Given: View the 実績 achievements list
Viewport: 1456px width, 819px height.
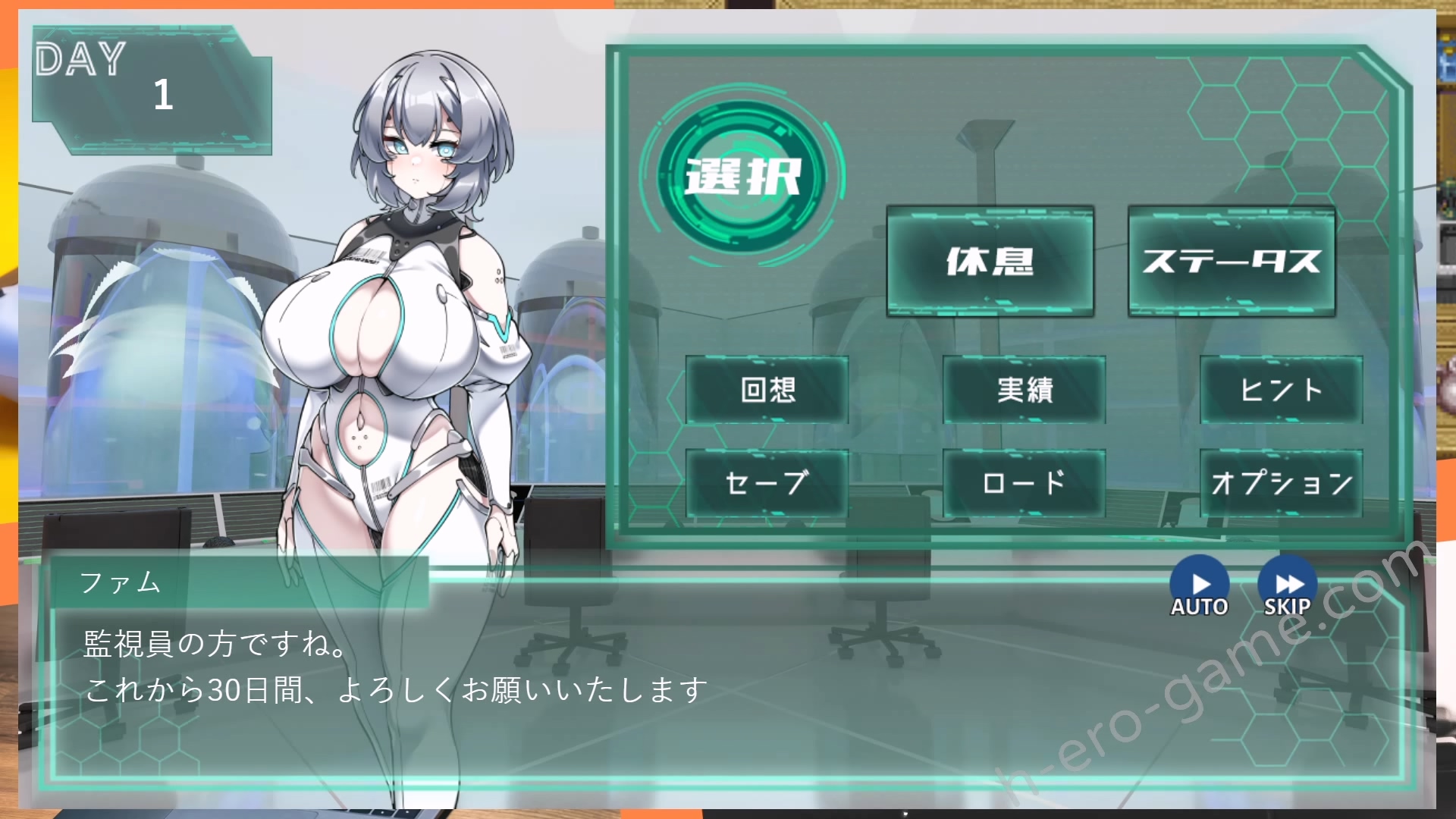Looking at the screenshot, I should pos(1024,390).
